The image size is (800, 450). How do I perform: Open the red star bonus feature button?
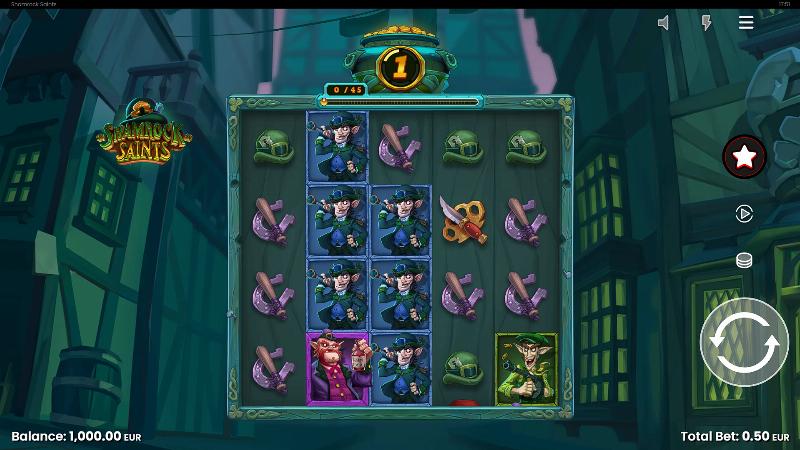(x=744, y=156)
